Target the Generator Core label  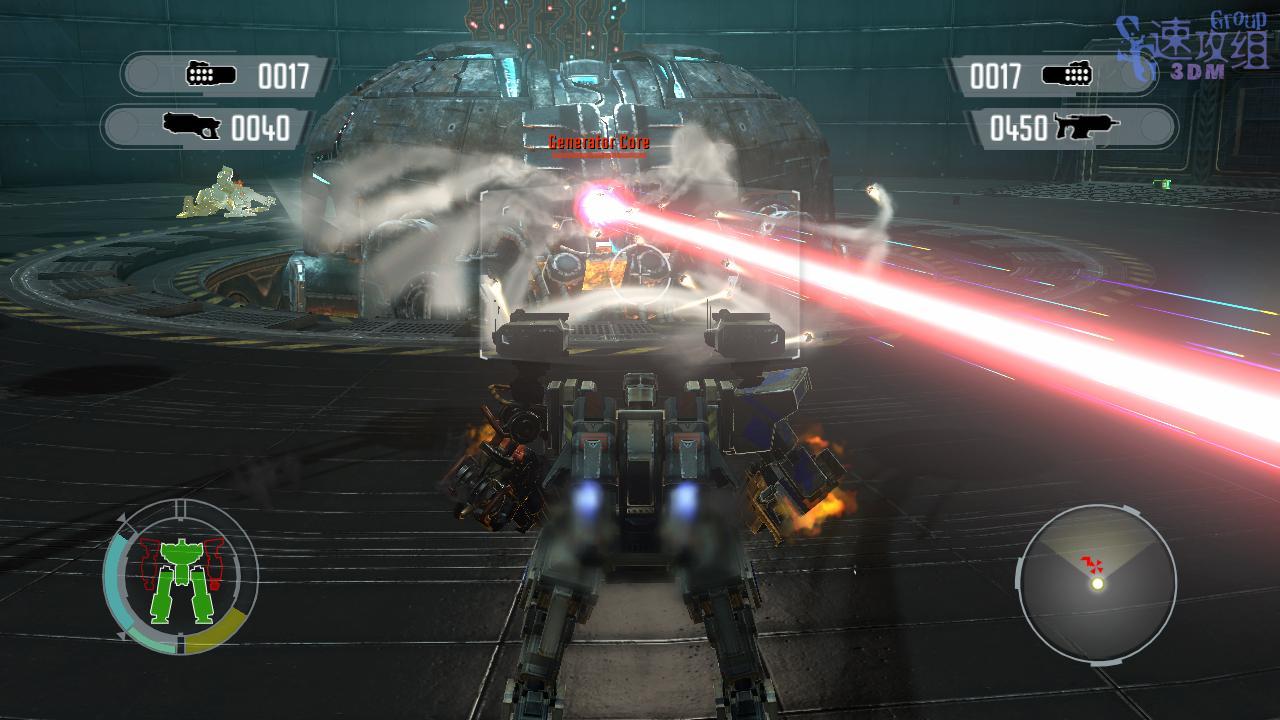(599, 143)
